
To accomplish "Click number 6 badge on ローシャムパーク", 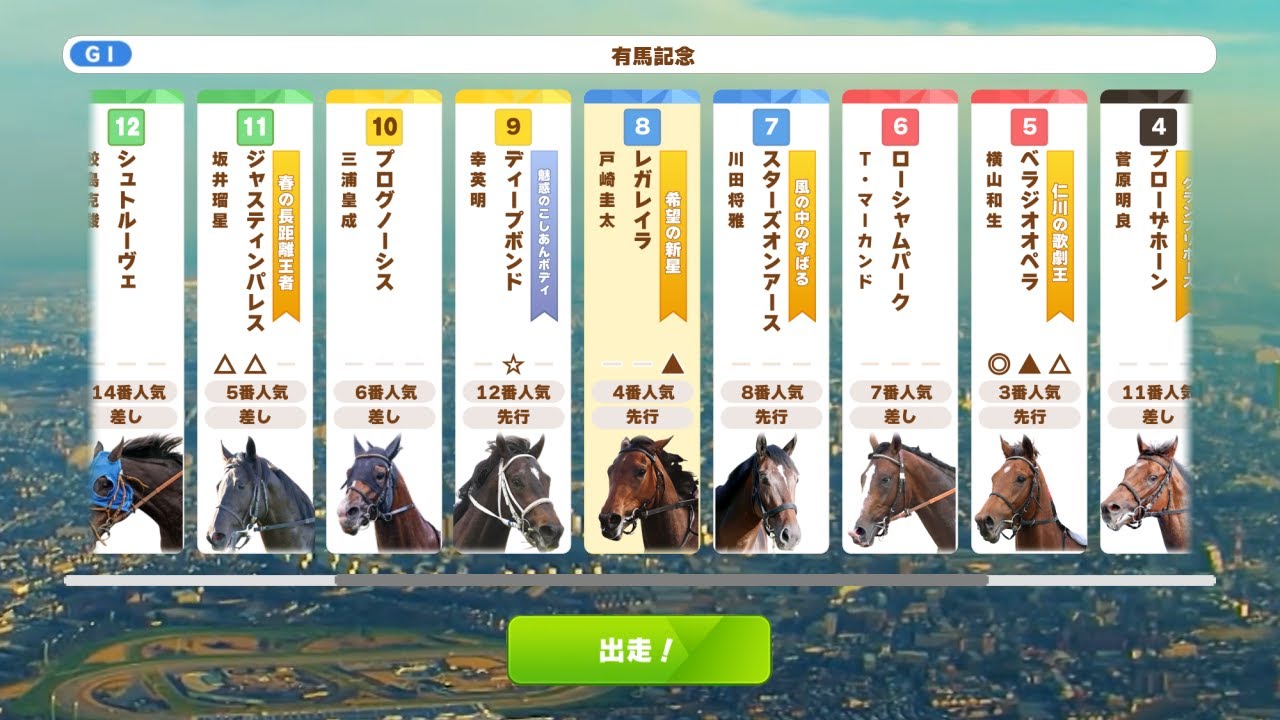I will coord(900,127).
